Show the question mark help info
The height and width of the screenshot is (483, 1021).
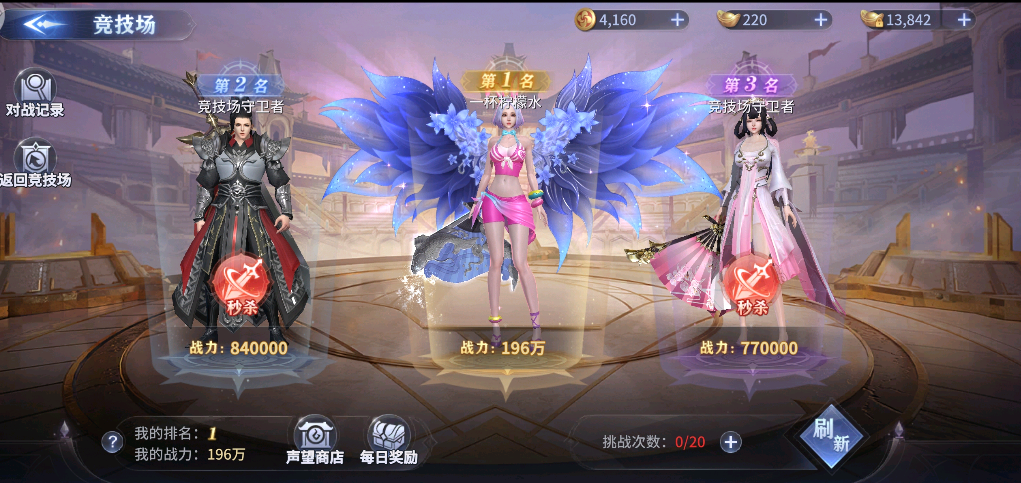click(112, 442)
